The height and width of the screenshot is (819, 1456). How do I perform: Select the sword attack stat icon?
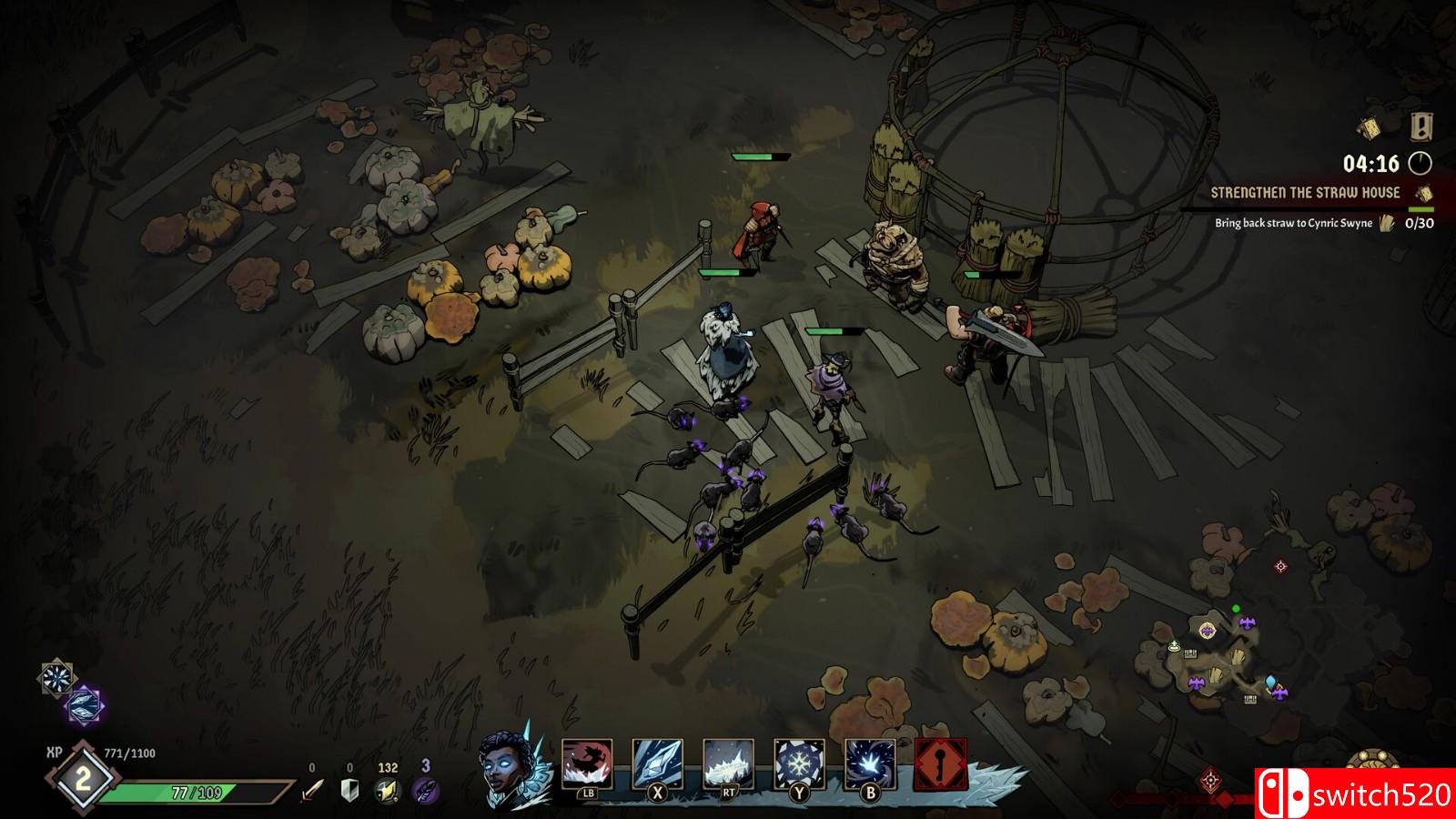point(312,791)
